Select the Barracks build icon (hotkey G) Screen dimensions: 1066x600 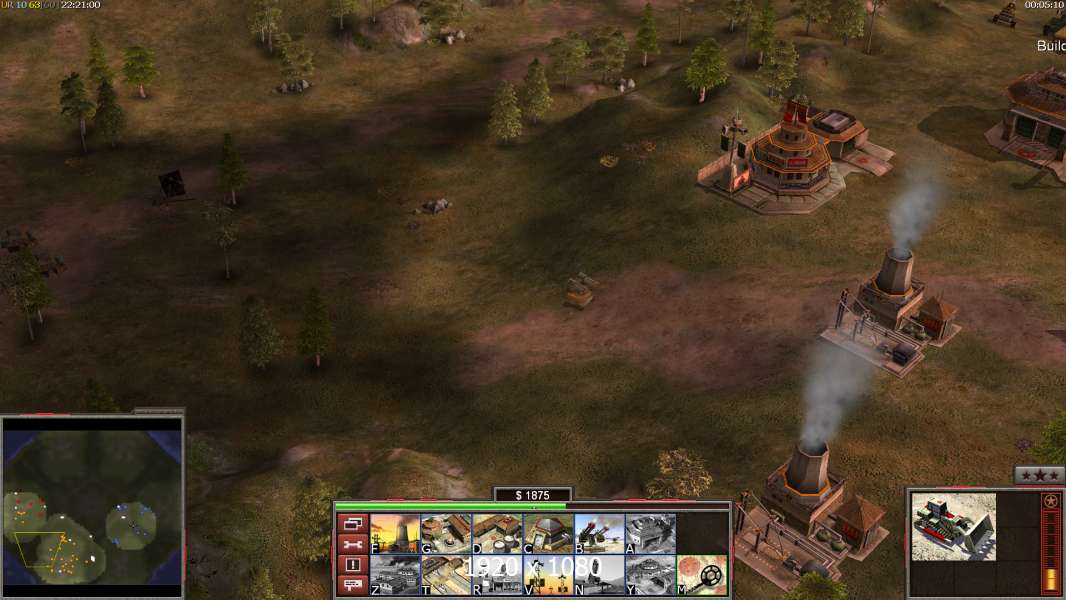click(x=446, y=533)
